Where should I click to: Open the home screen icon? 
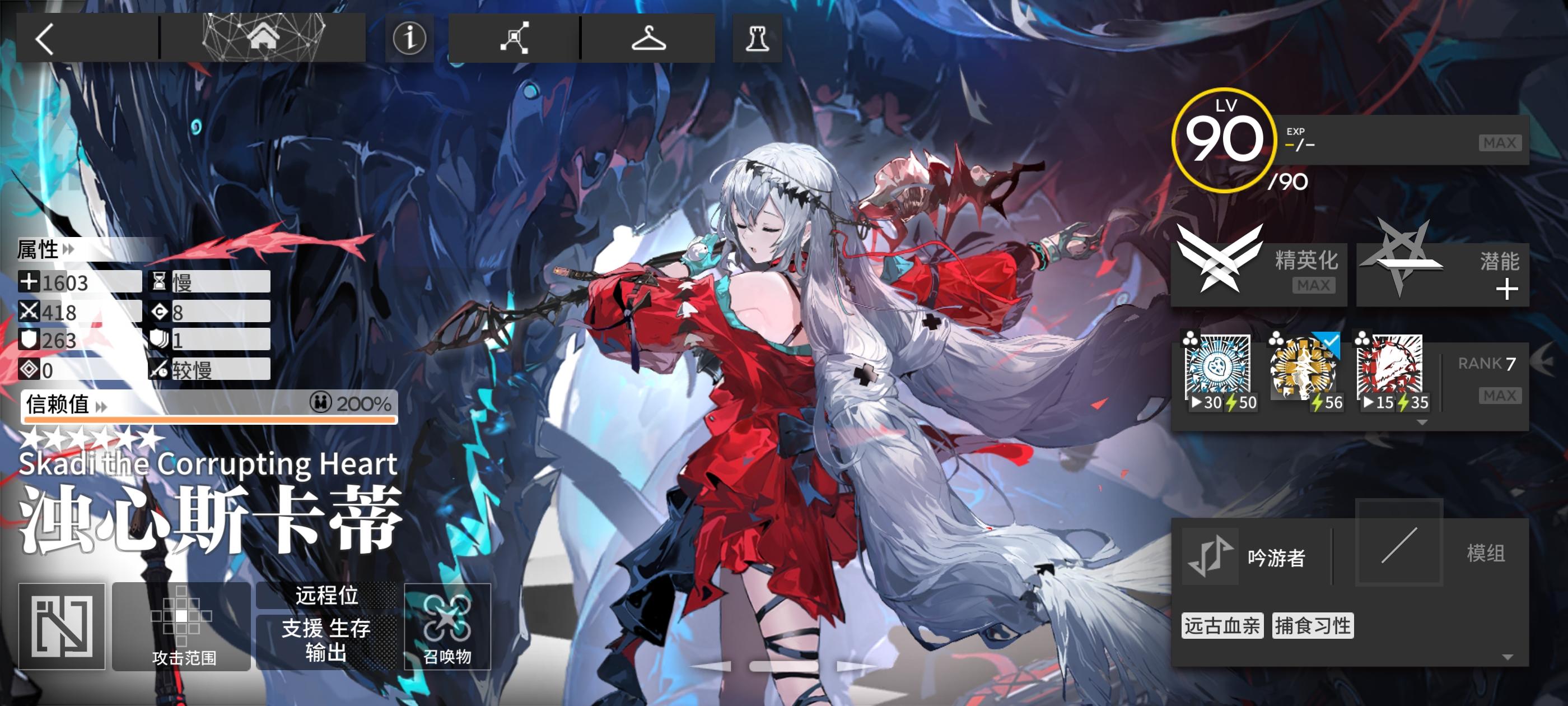coord(264,38)
